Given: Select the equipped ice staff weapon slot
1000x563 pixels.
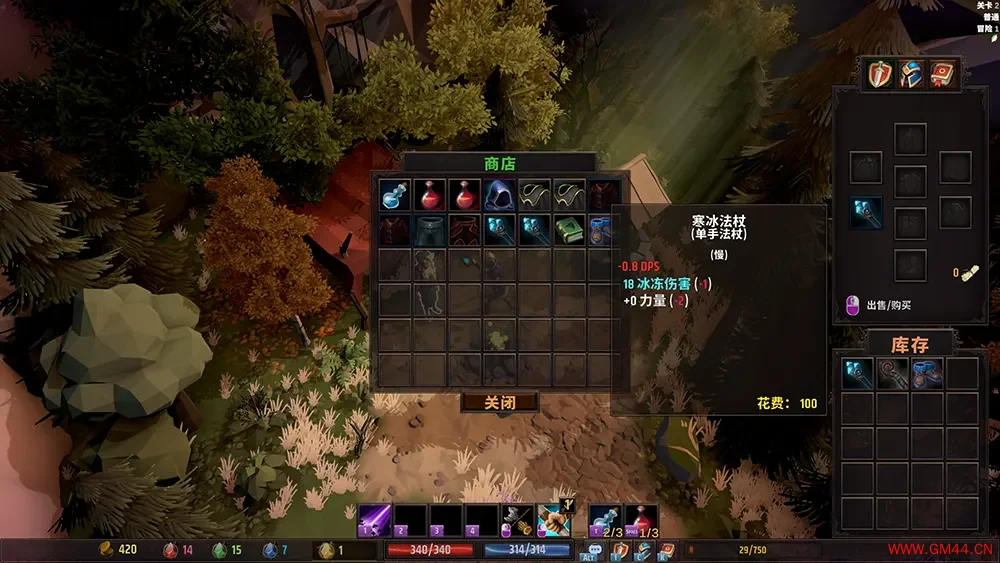Looking at the screenshot, I should tap(866, 212).
